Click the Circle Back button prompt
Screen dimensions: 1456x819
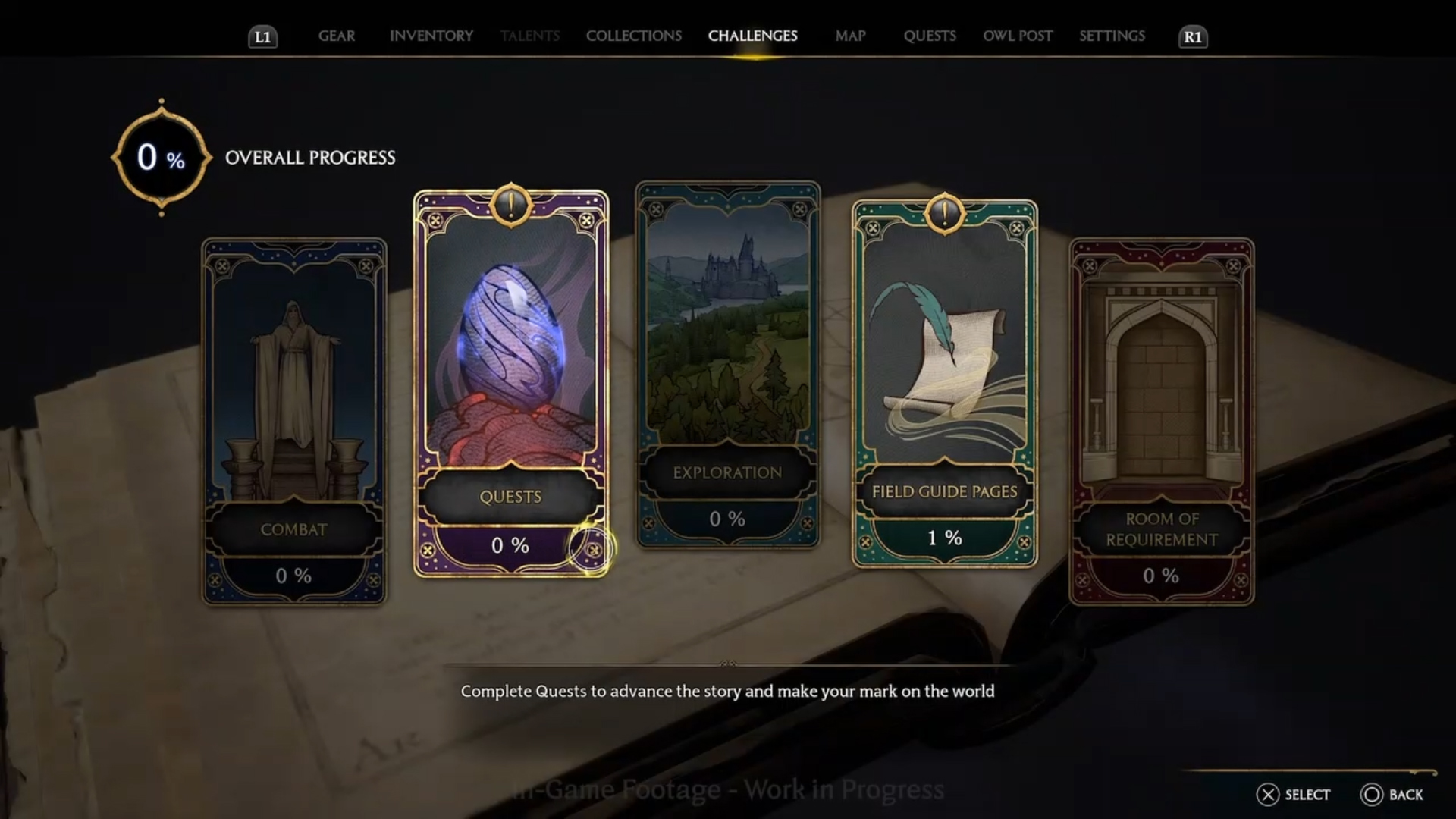pos(1394,795)
